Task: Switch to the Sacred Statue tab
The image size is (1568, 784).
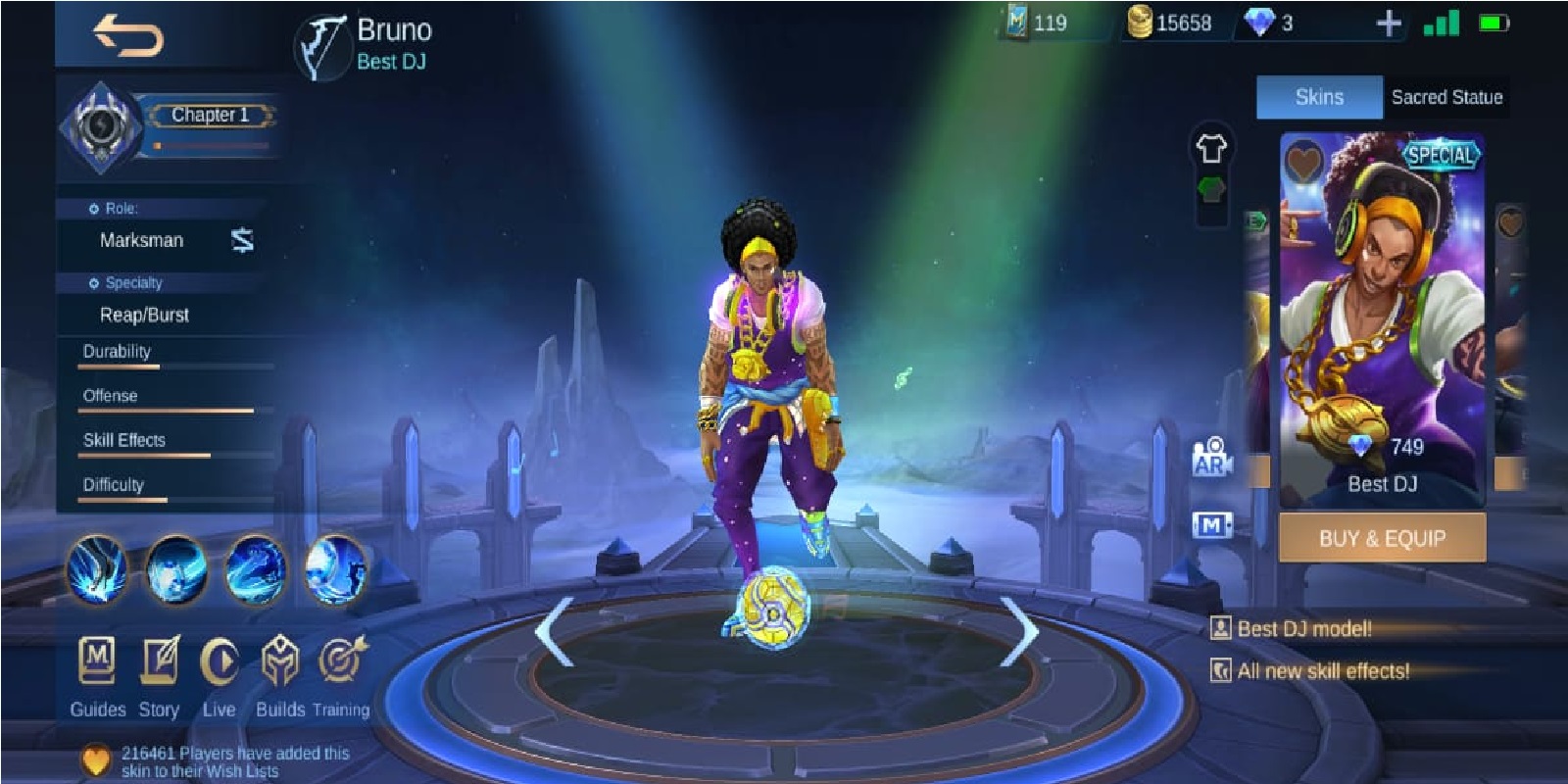Action: 1445,98
